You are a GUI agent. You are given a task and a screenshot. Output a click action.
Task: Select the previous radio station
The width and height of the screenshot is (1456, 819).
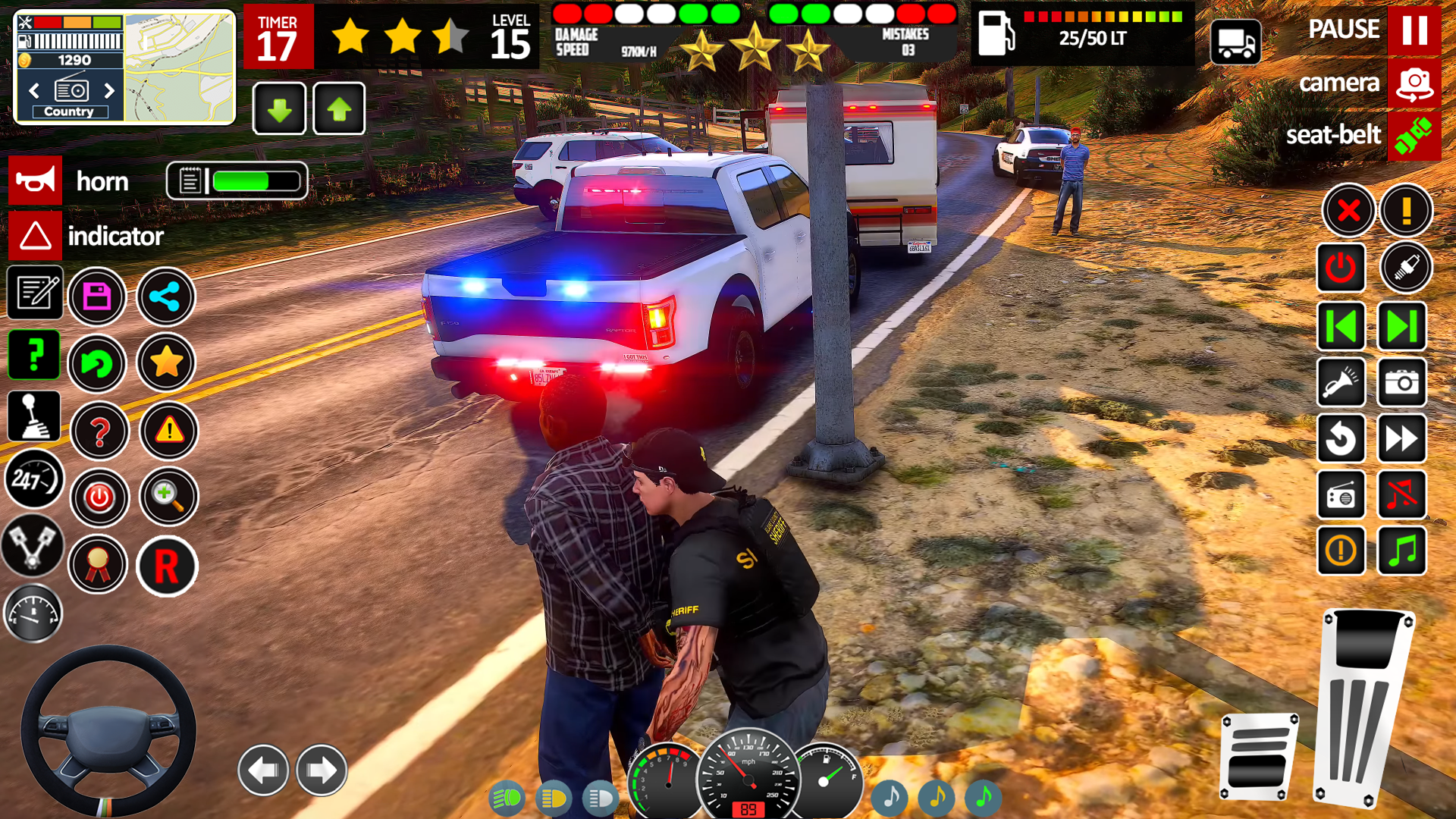(x=34, y=91)
